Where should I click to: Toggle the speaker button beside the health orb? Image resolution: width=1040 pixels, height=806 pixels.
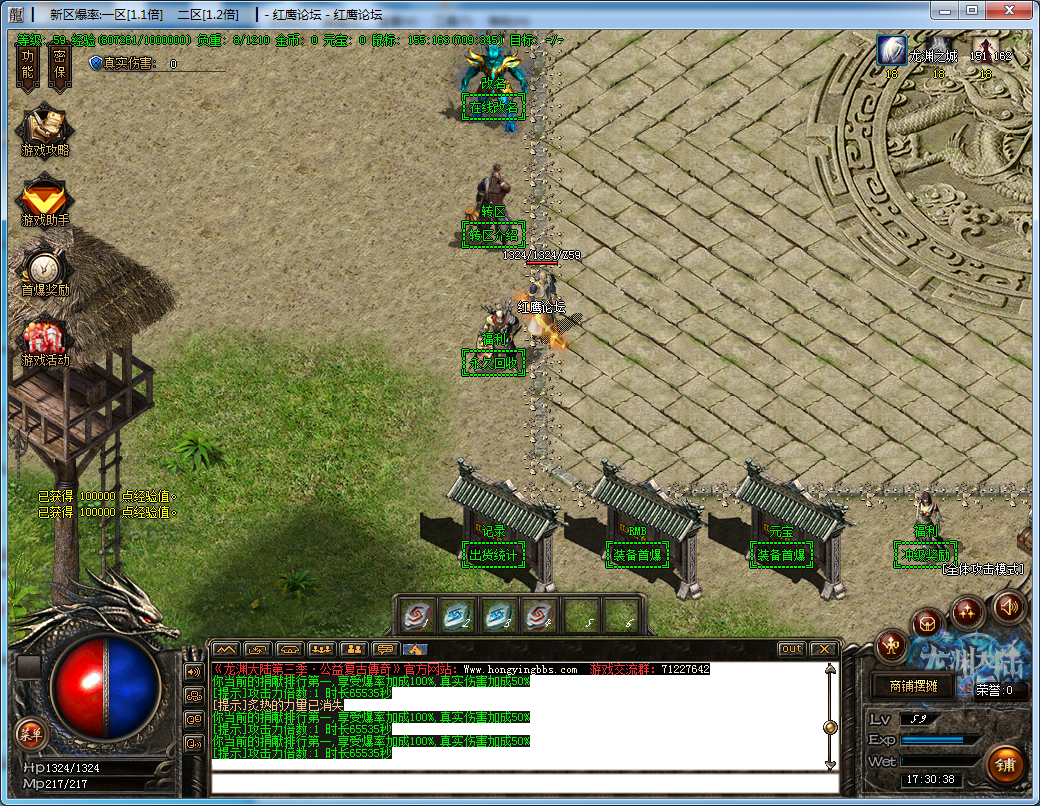click(x=193, y=671)
